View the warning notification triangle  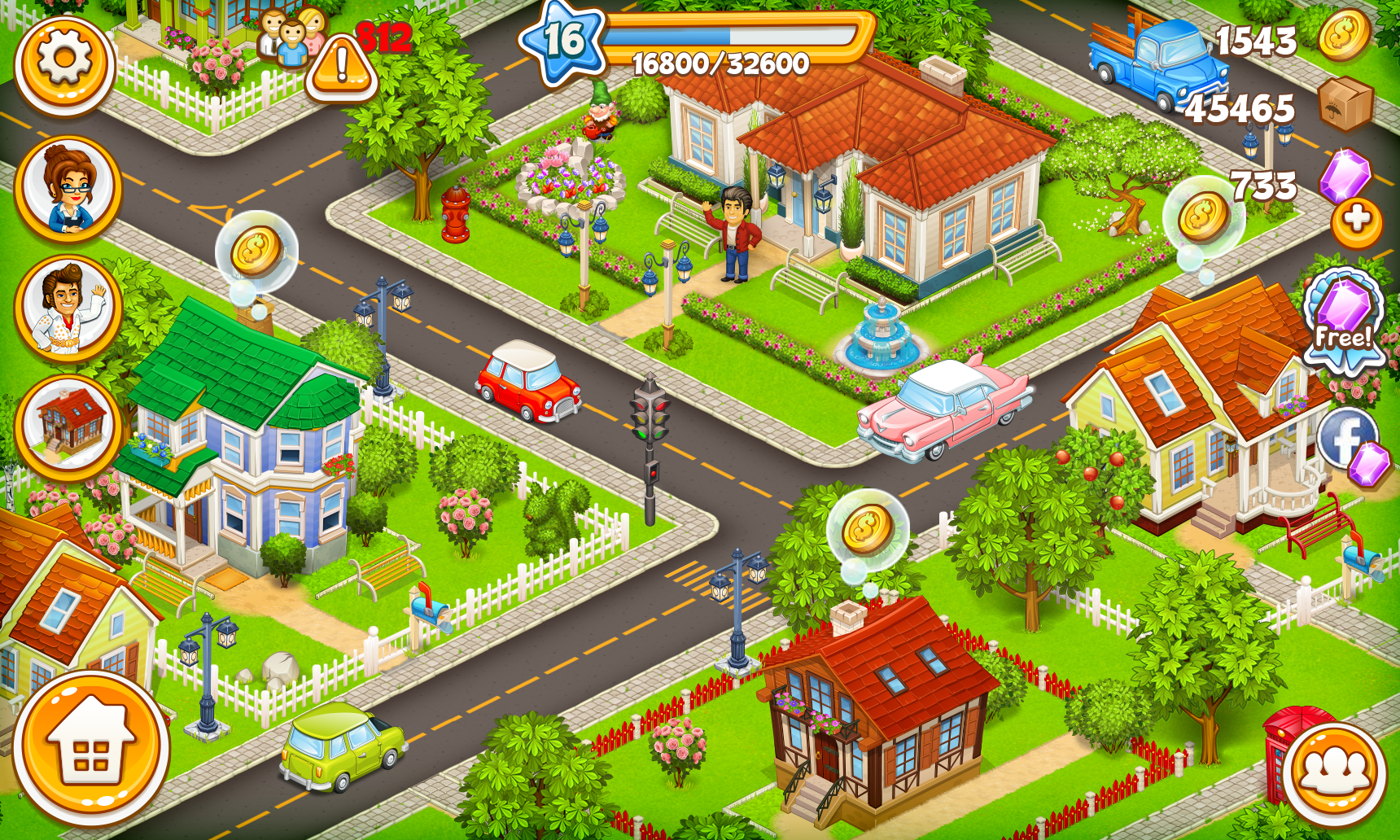click(341, 64)
